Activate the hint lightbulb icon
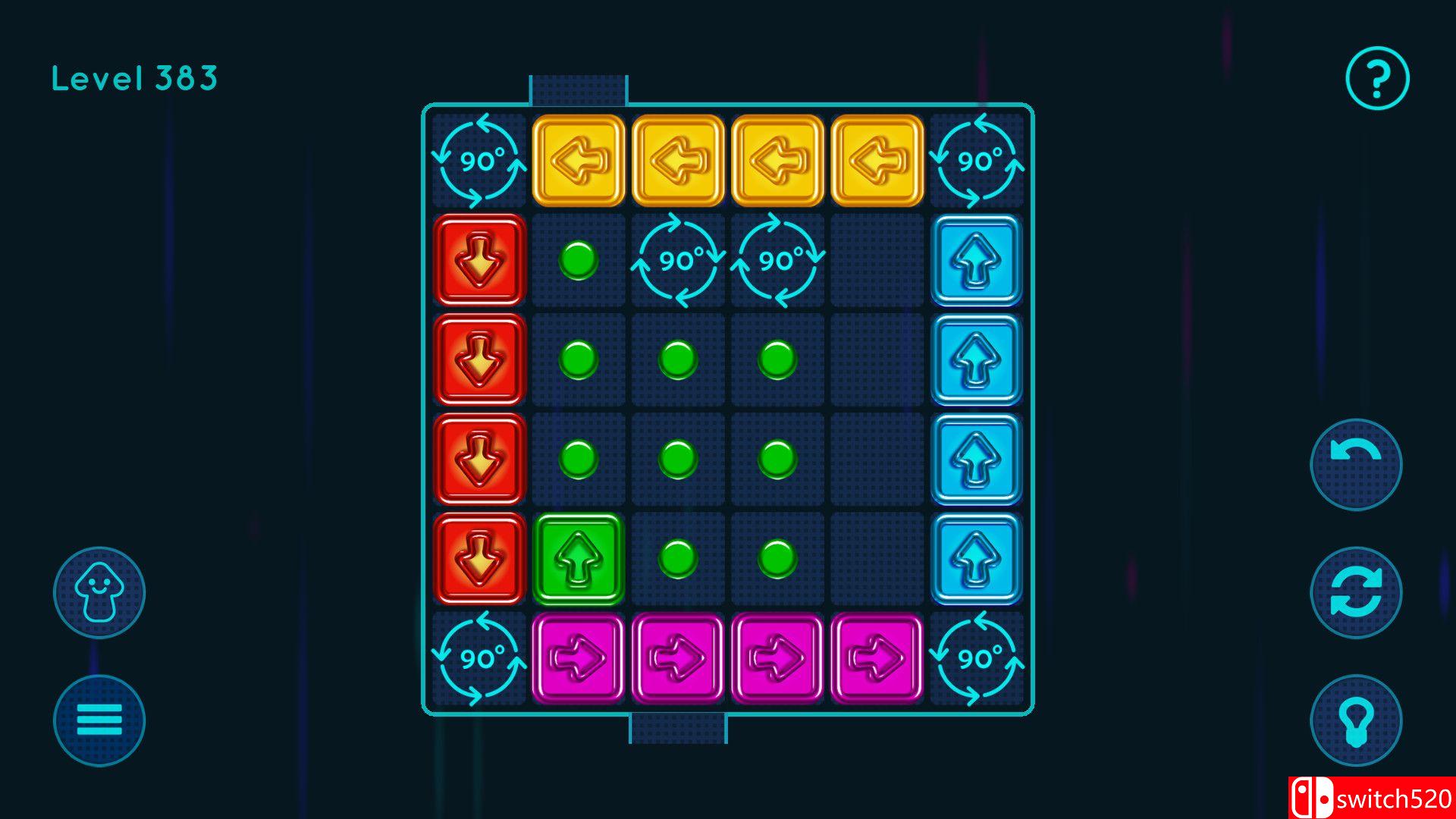Image resolution: width=1456 pixels, height=819 pixels. [x=1355, y=721]
